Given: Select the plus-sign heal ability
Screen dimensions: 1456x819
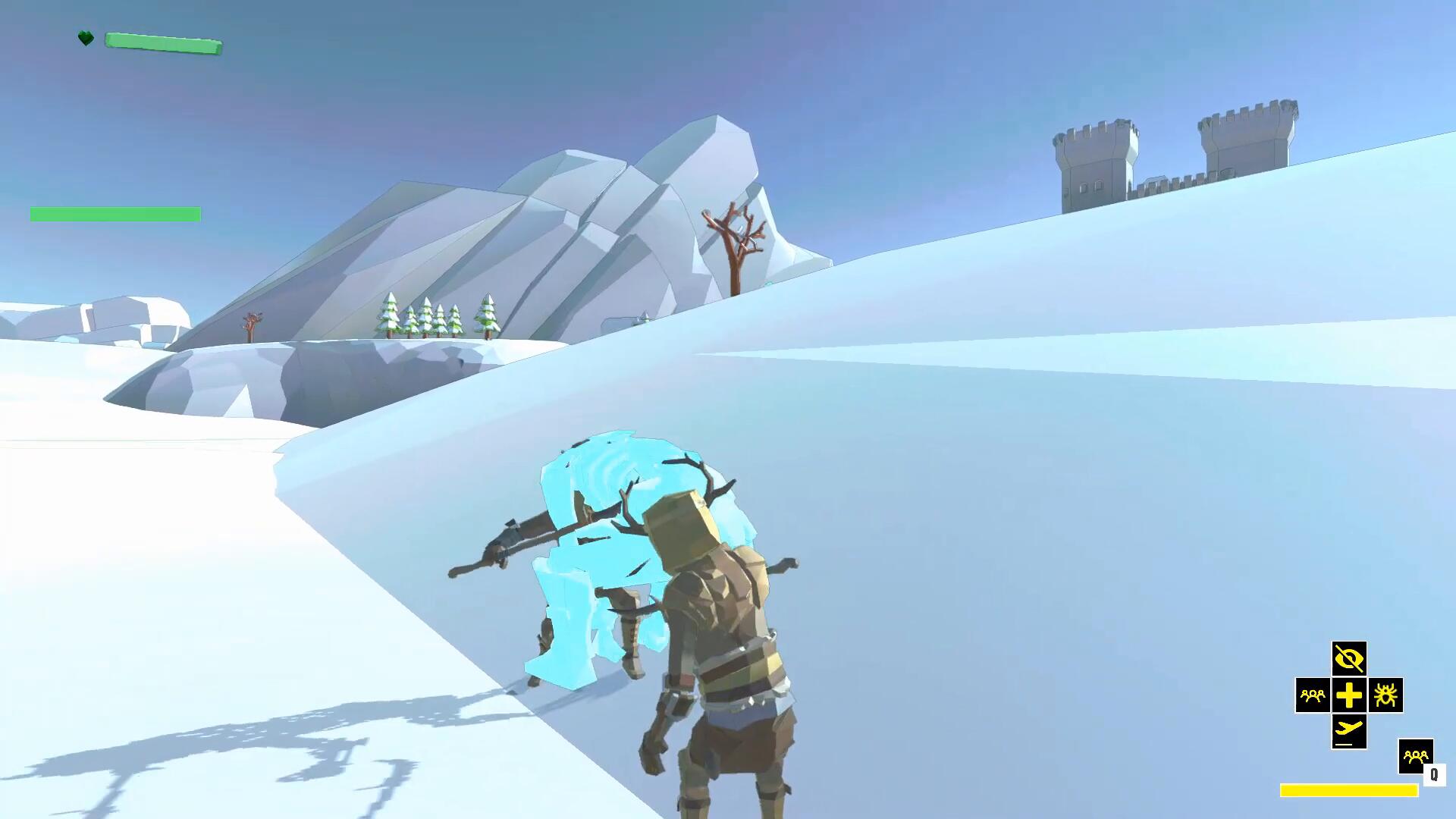Looking at the screenshot, I should point(1349,695).
